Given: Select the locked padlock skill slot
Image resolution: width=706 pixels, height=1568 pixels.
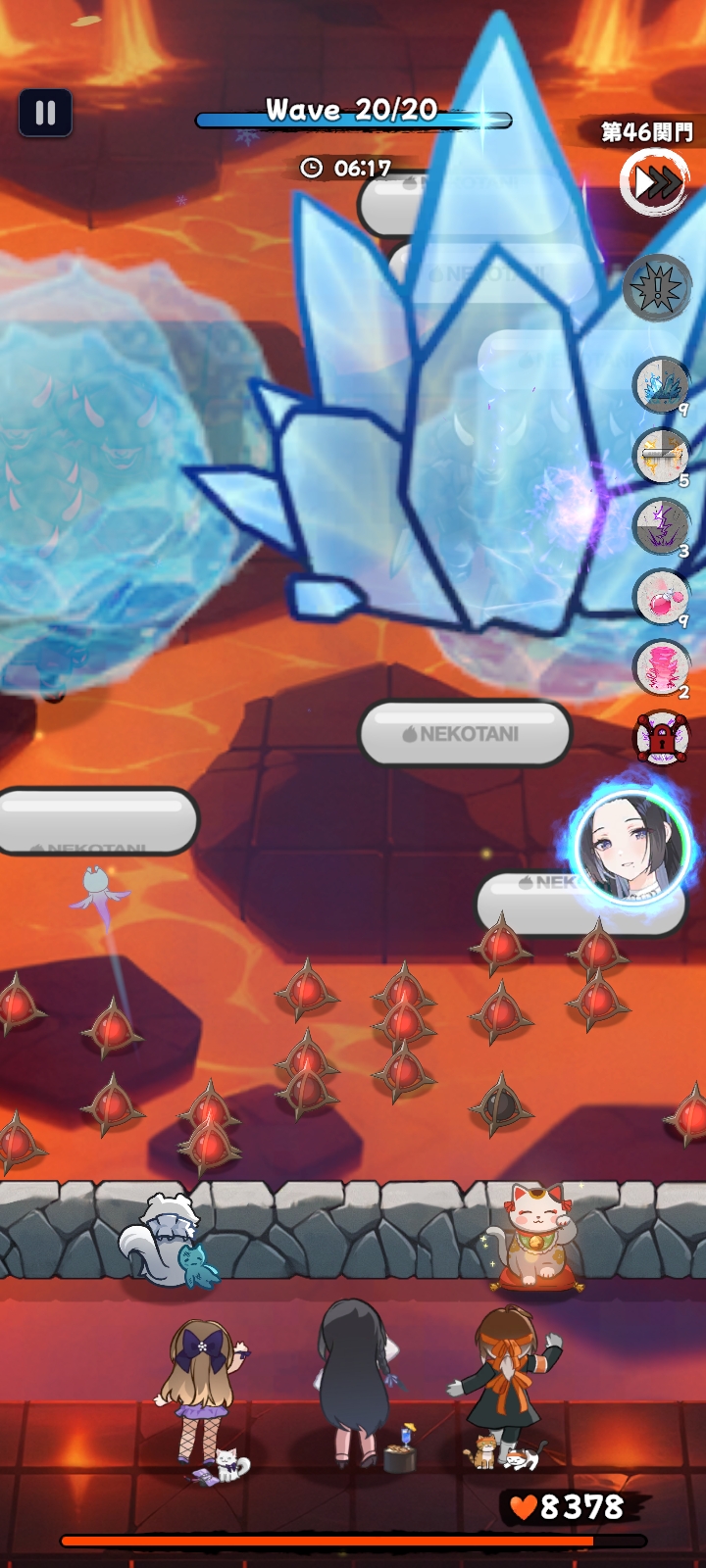Looking at the screenshot, I should click(662, 738).
